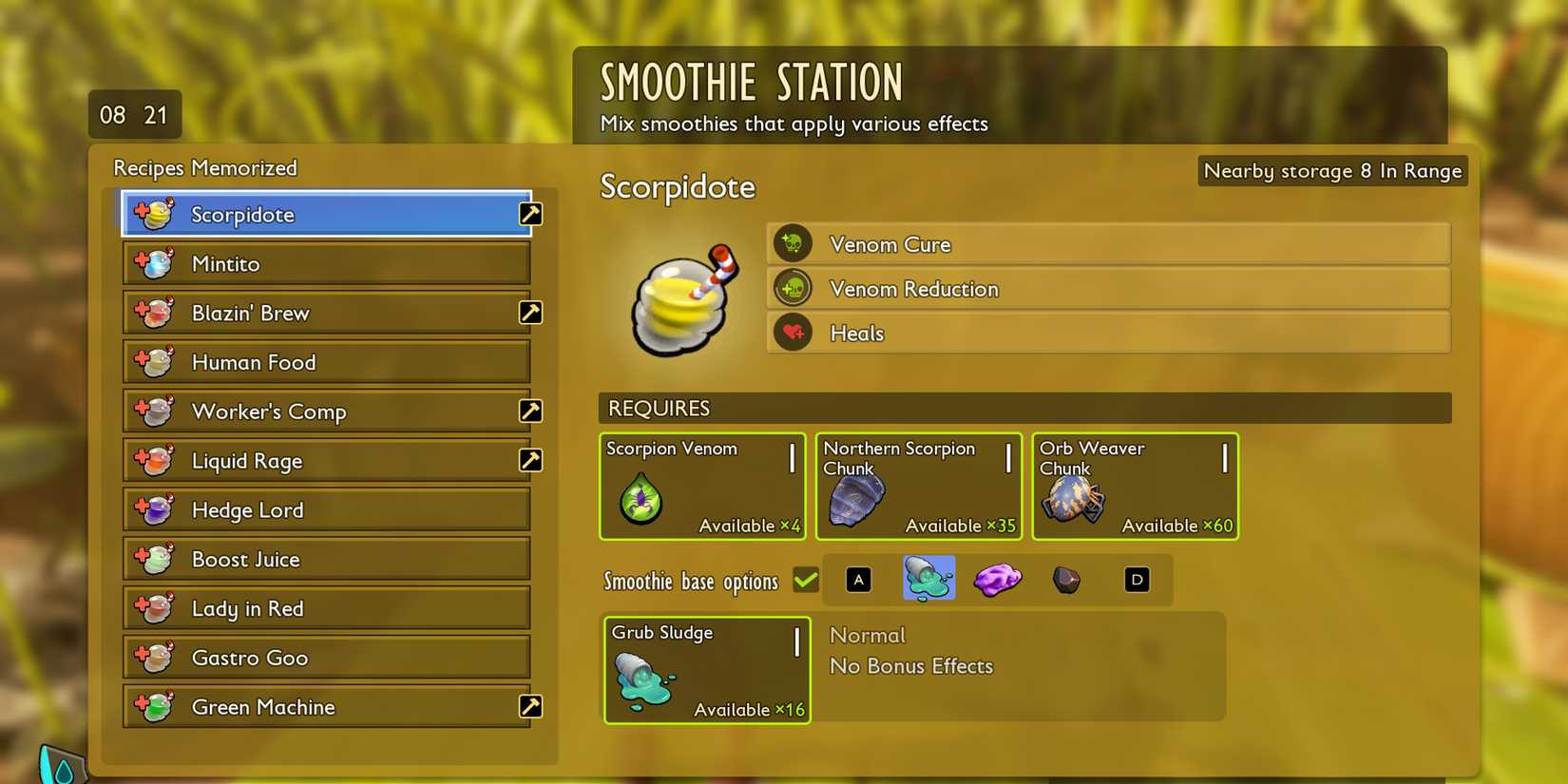Select the dark brown smoothie base

point(1066,580)
